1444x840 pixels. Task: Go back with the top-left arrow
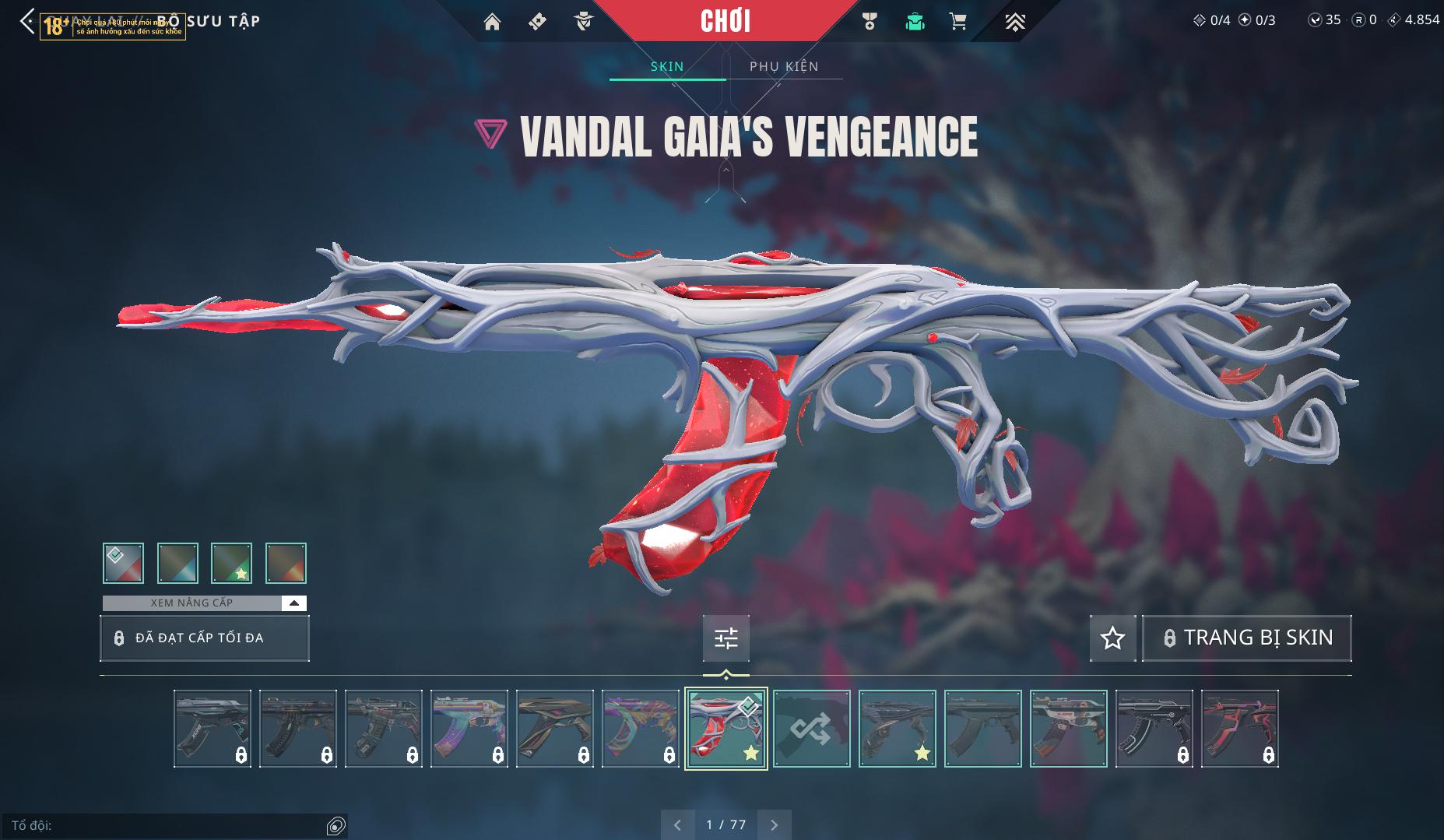[x=27, y=21]
